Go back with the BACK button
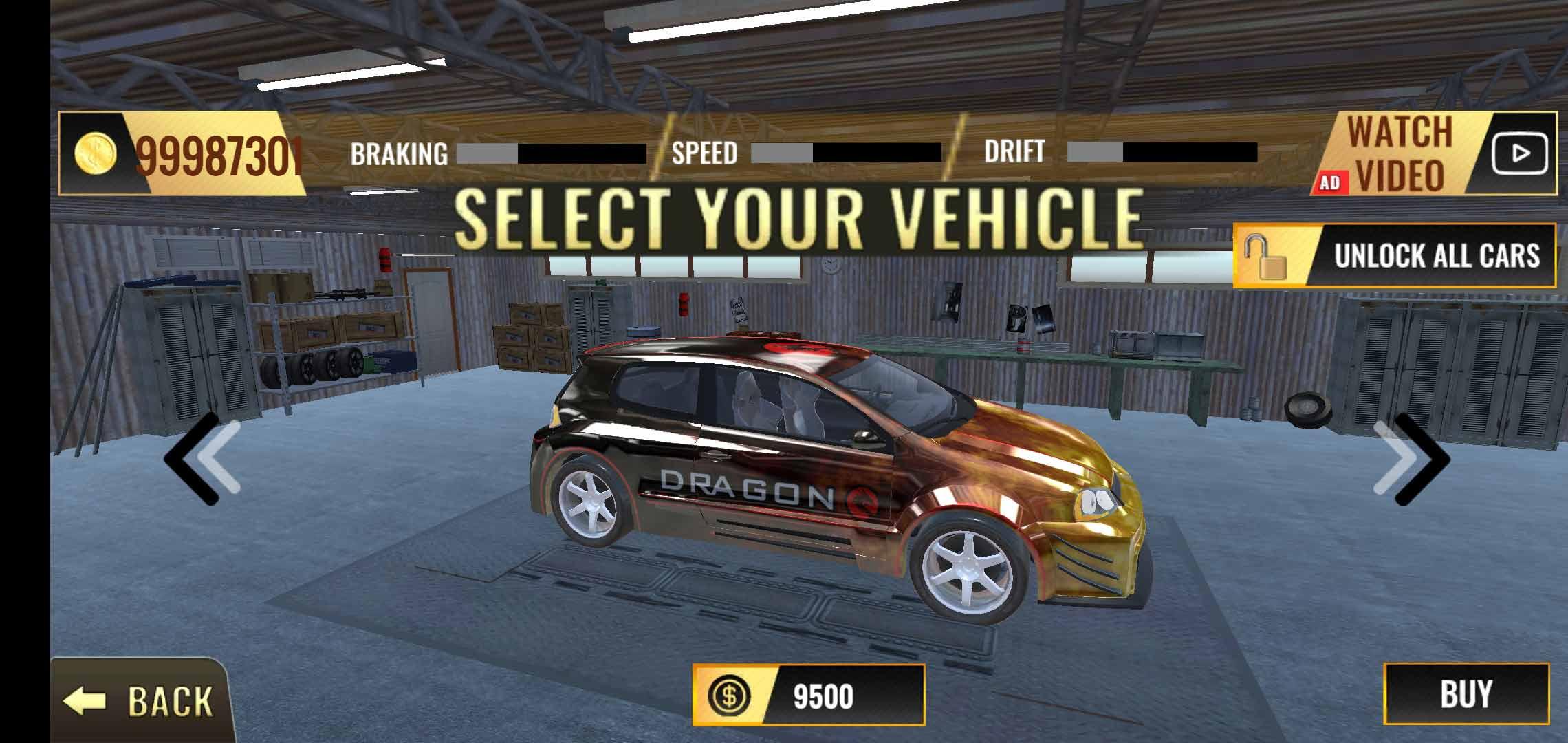 point(140,700)
